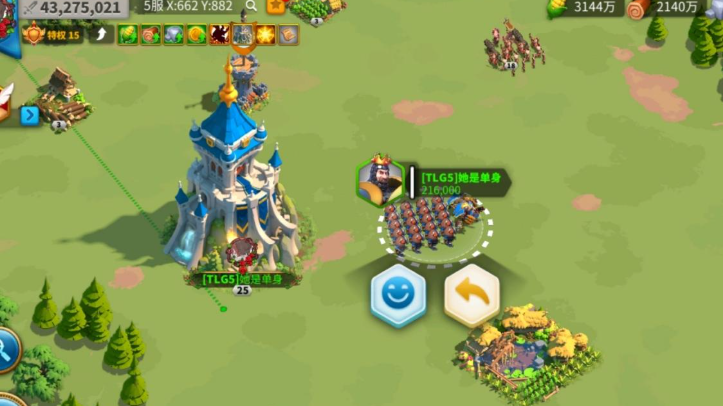Click the blue smiley emote button
This screenshot has height=406, width=723.
click(398, 296)
